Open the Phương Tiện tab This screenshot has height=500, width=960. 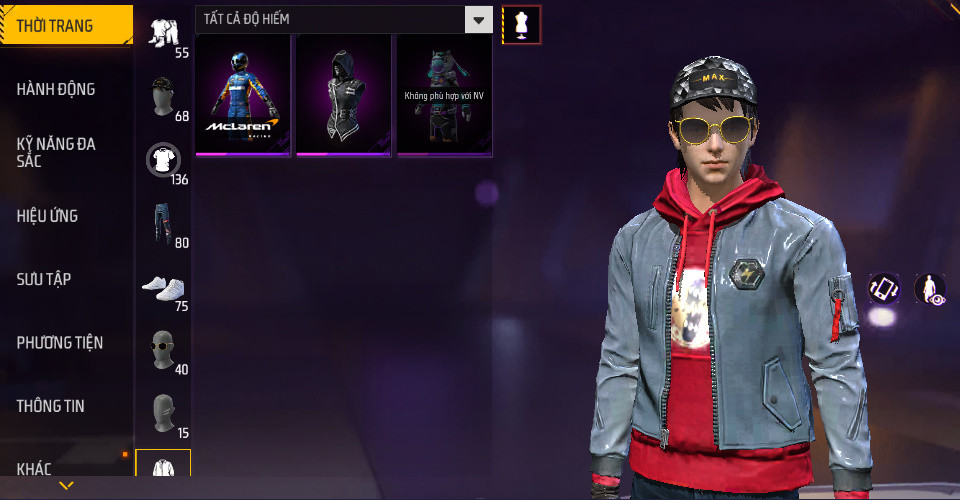[60, 343]
